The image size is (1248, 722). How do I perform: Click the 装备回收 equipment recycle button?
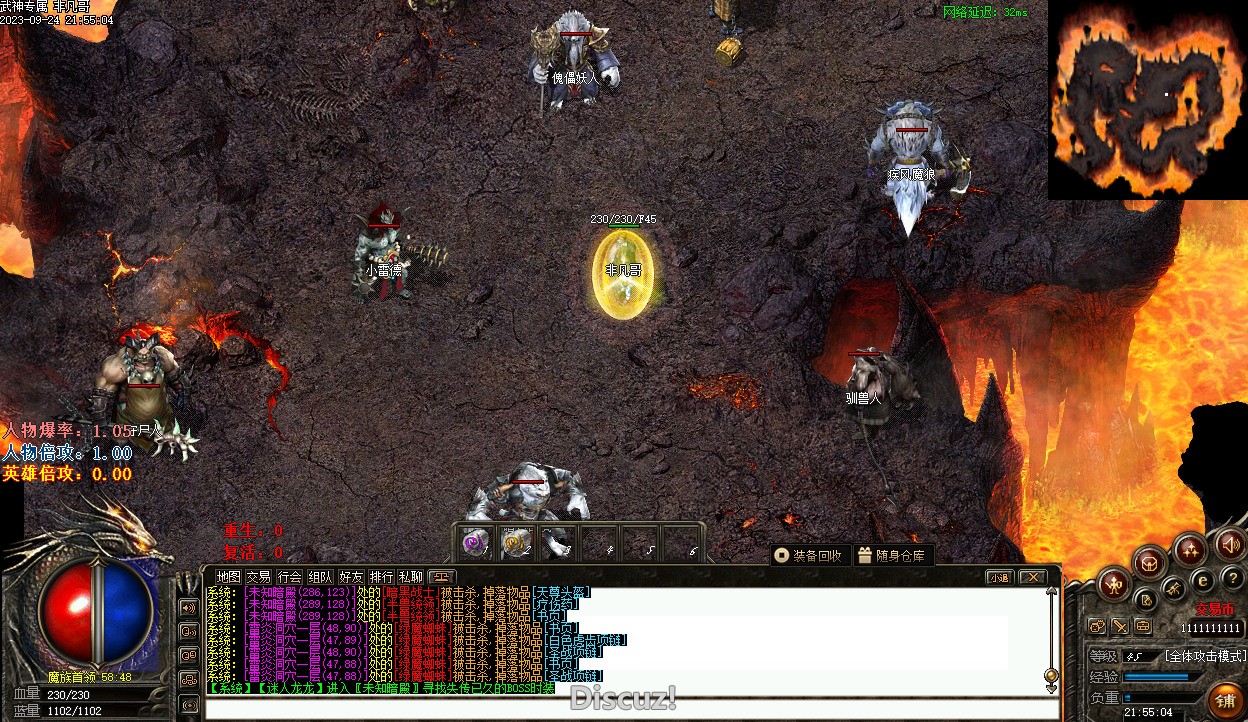click(x=809, y=555)
